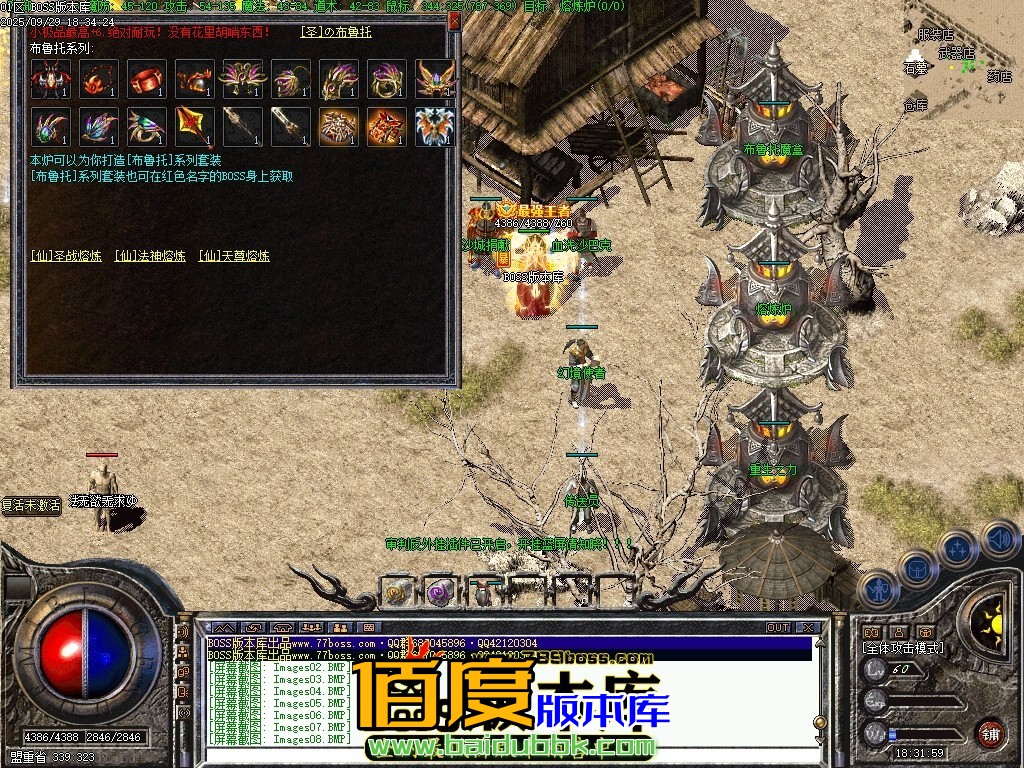This screenshot has width=1024, height=768.
Task: Click the OUT button on chat panel
Action: [x=778, y=628]
